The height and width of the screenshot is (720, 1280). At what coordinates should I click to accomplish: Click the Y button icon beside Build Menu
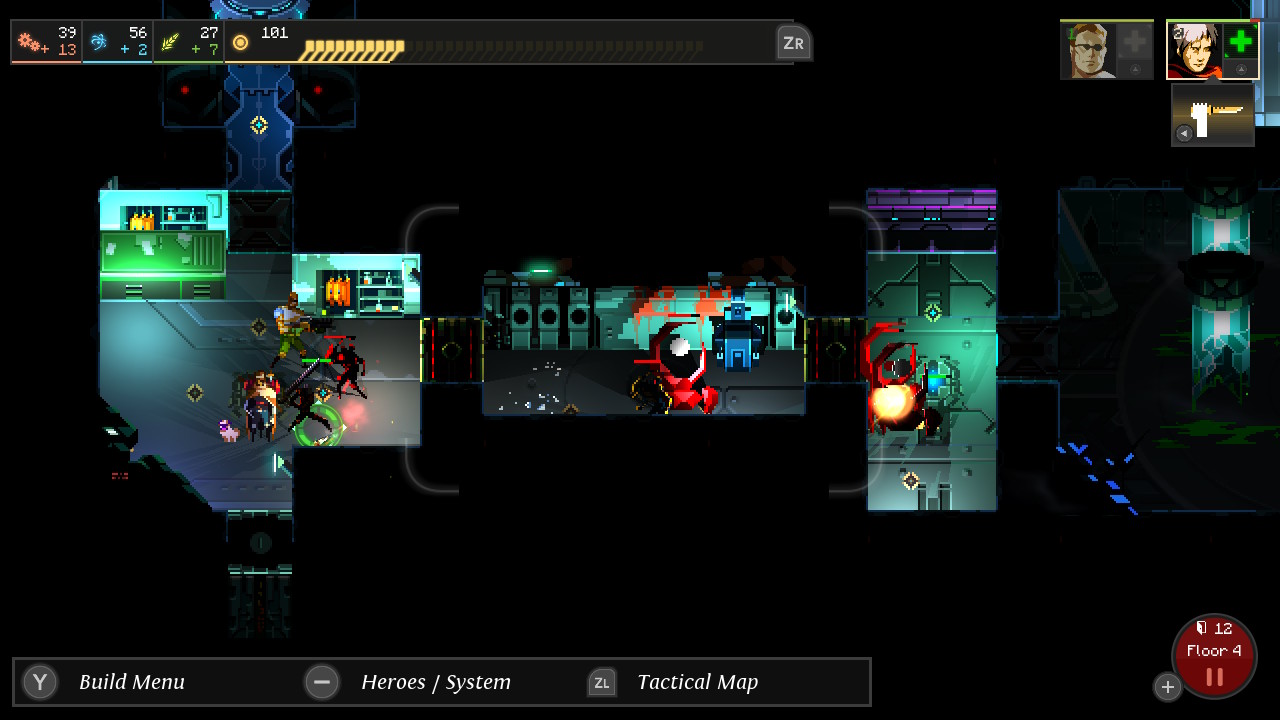click(x=39, y=682)
